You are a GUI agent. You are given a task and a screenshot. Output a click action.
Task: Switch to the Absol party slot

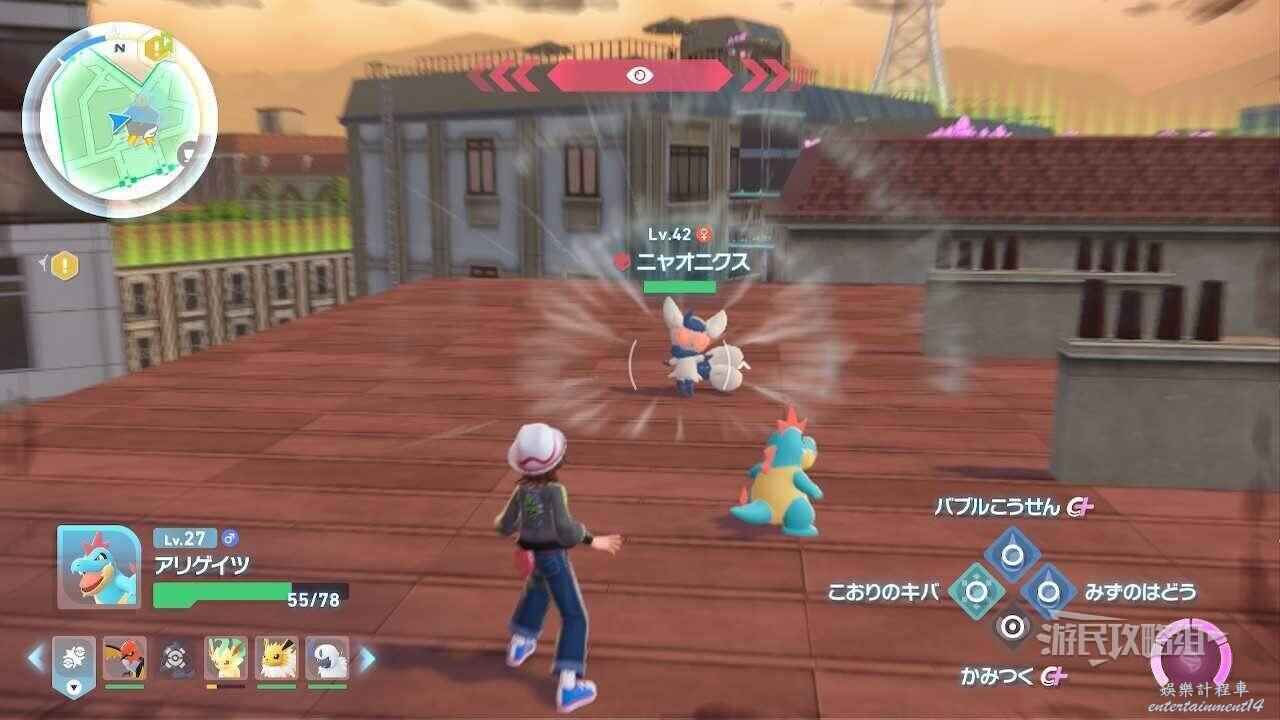(x=327, y=658)
